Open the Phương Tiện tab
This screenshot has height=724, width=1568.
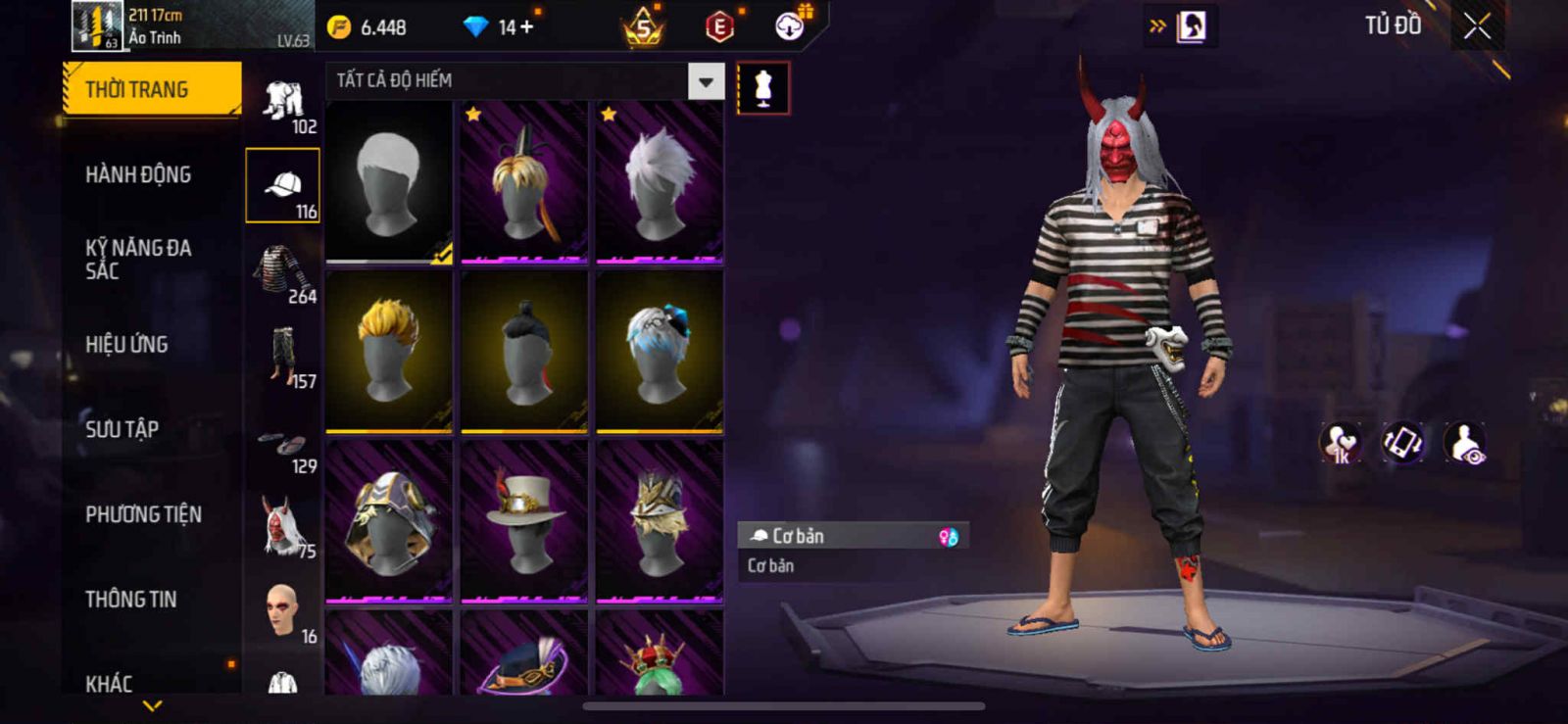click(143, 514)
